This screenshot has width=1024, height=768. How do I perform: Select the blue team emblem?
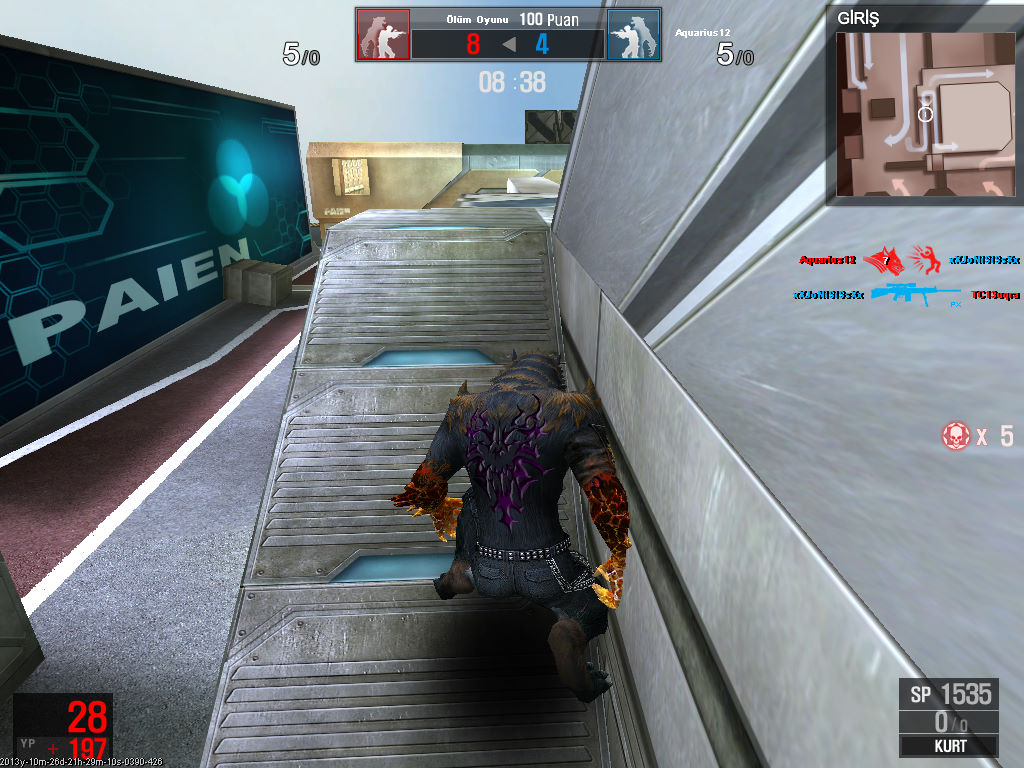tap(634, 36)
